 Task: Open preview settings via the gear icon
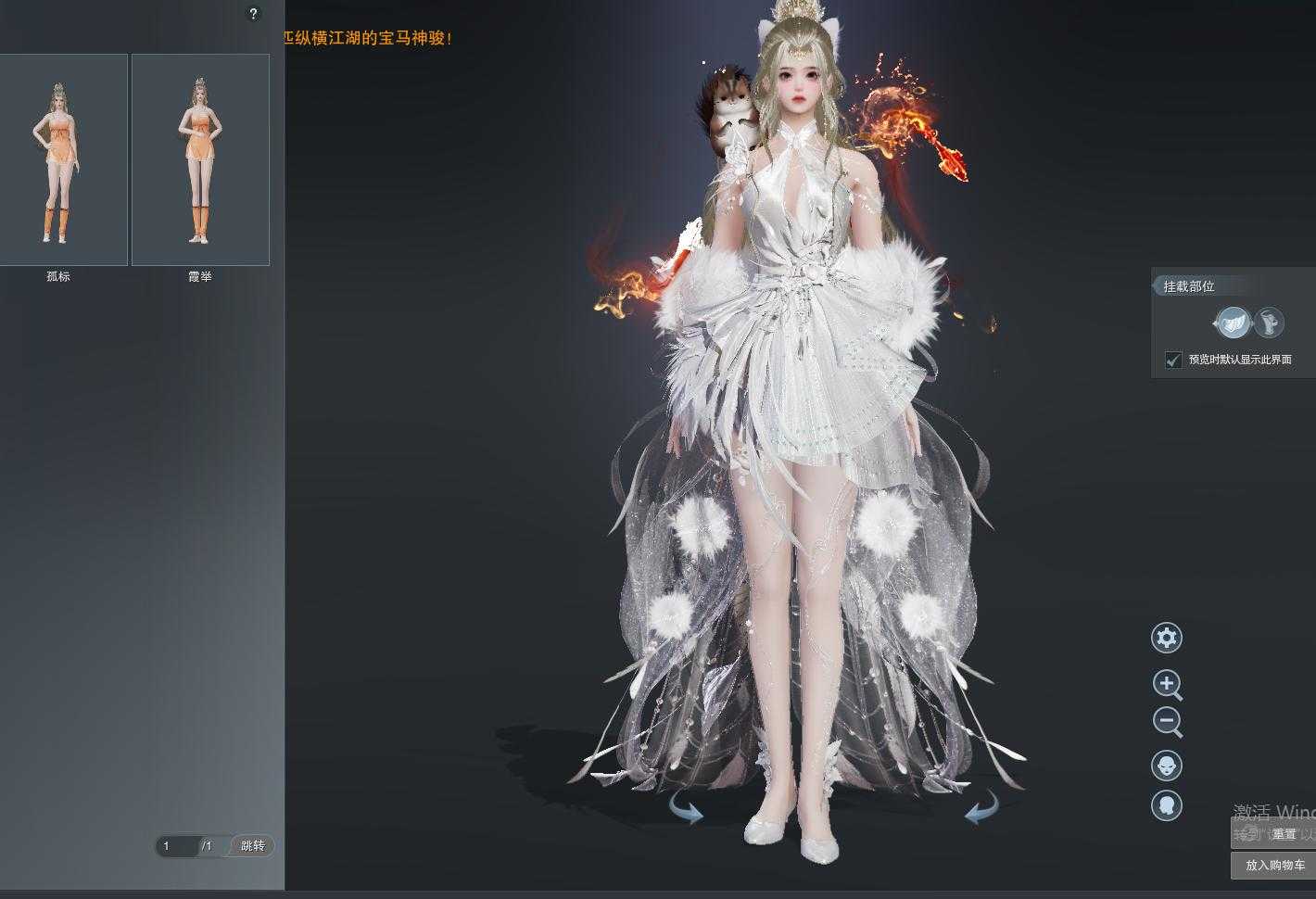click(1167, 638)
